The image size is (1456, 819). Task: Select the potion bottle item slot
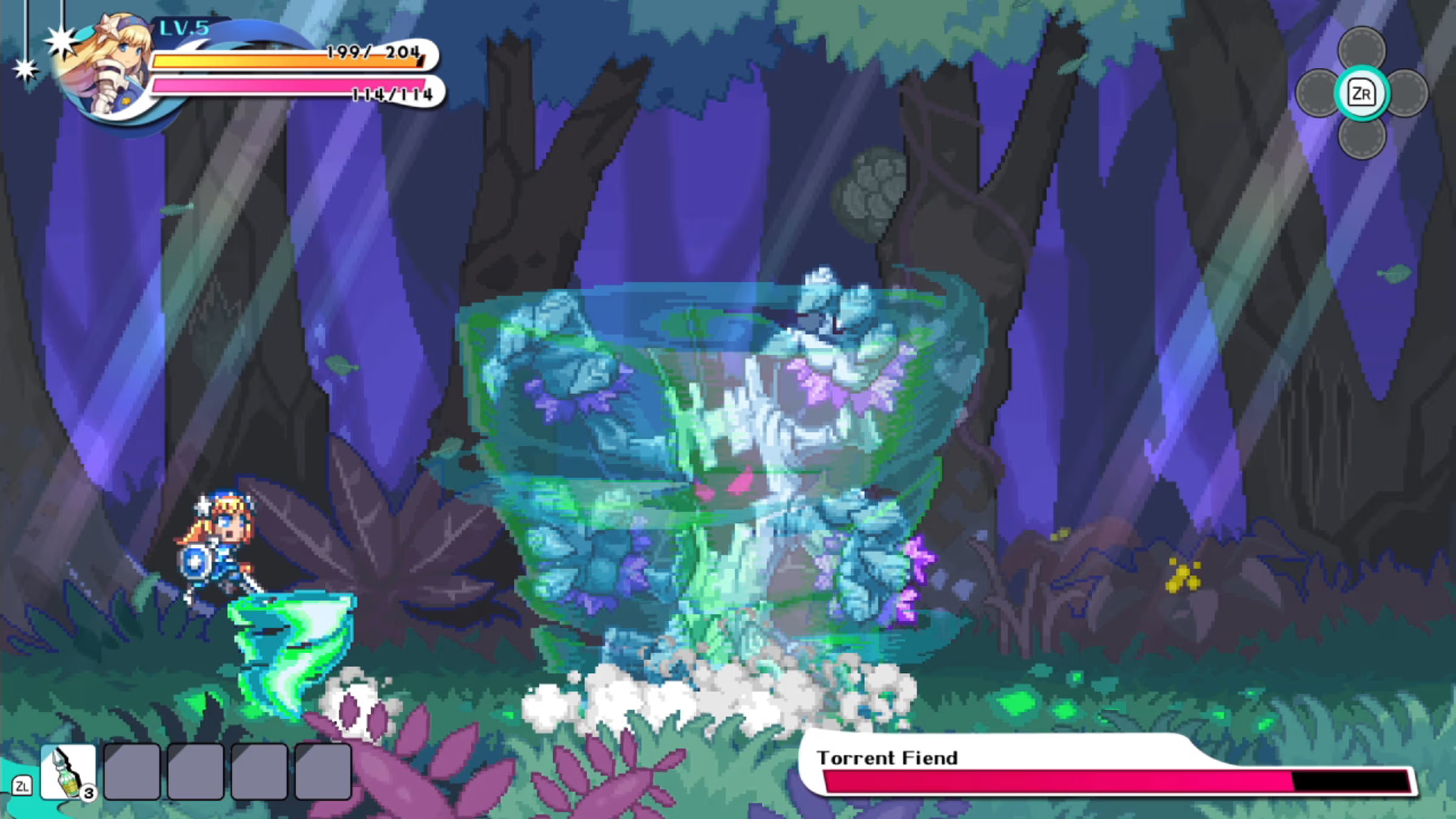click(x=68, y=772)
